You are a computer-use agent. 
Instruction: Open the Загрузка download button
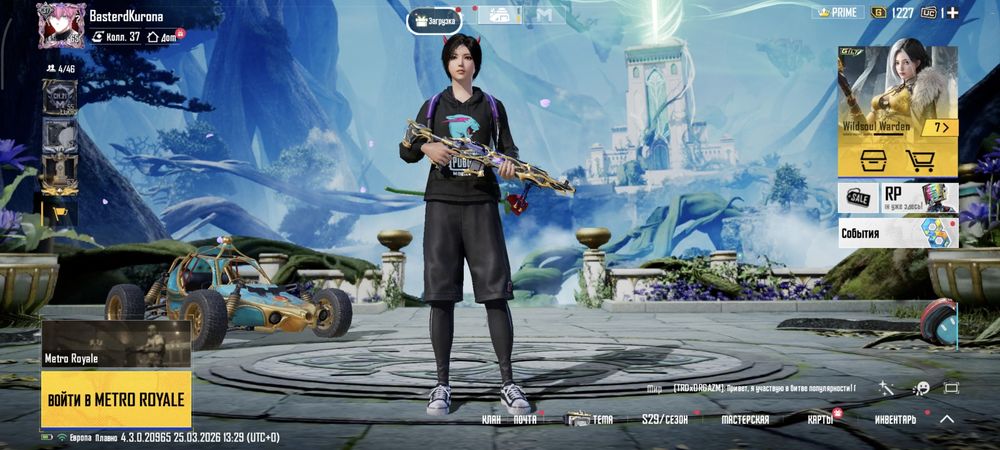[434, 19]
